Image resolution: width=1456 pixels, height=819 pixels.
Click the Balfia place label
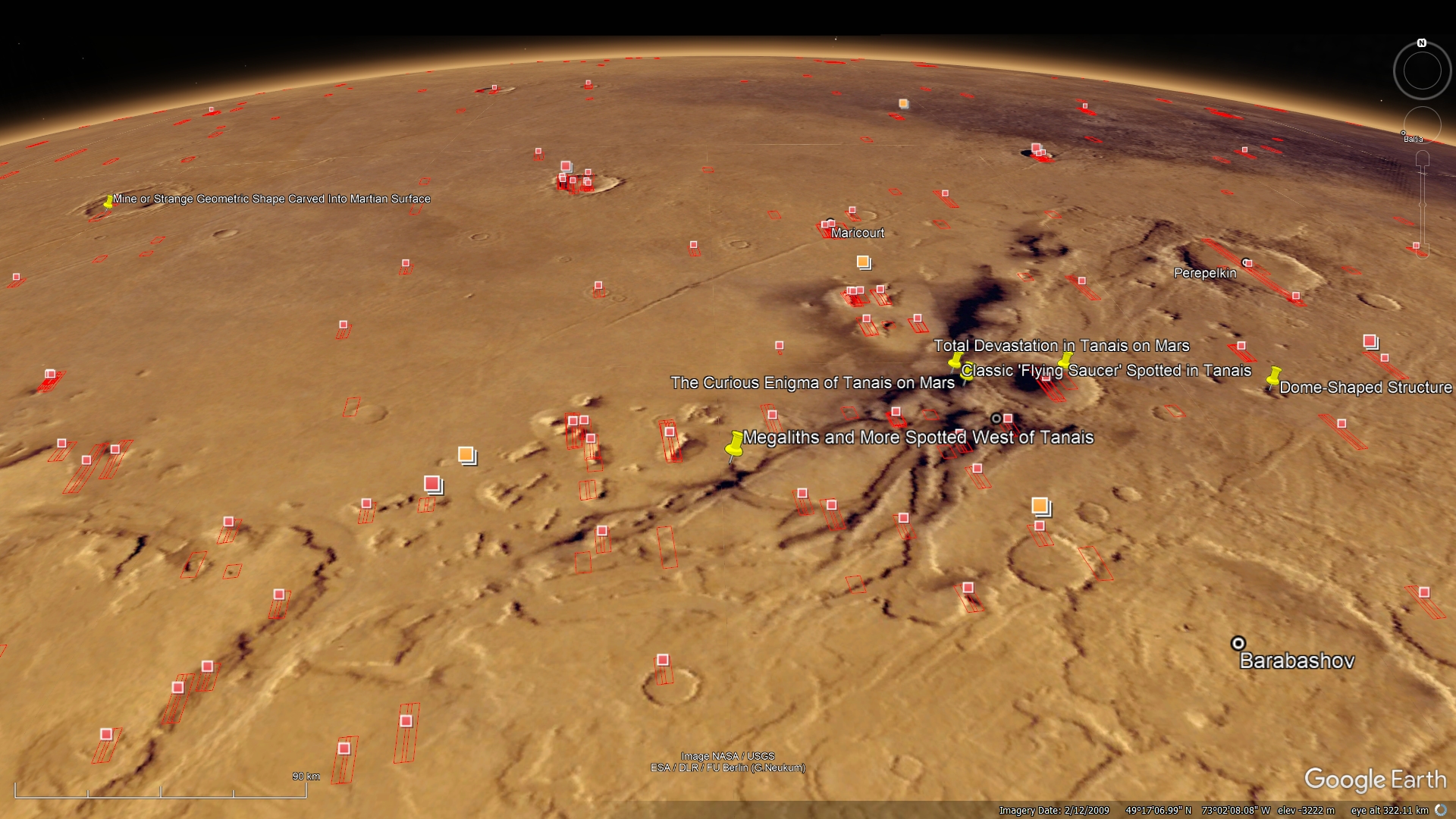click(1413, 139)
